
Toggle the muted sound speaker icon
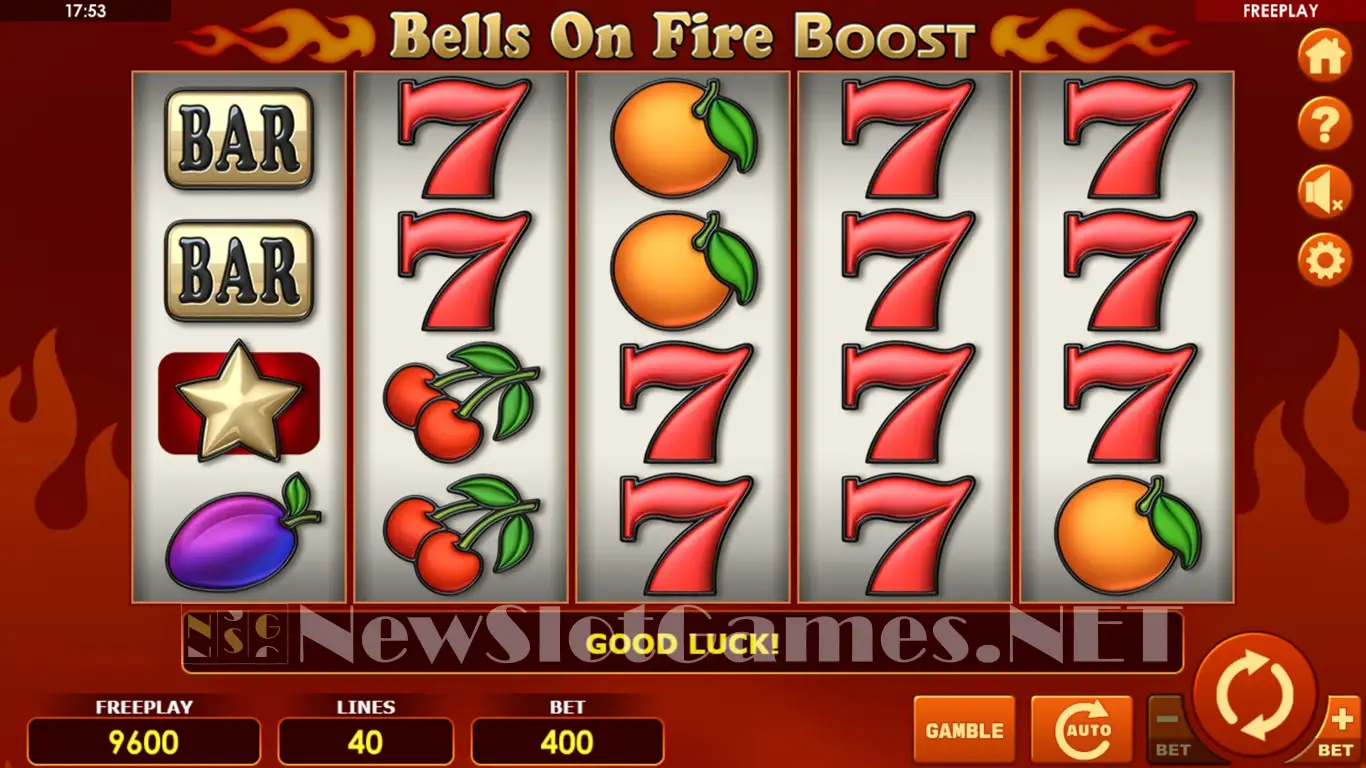[x=1324, y=193]
